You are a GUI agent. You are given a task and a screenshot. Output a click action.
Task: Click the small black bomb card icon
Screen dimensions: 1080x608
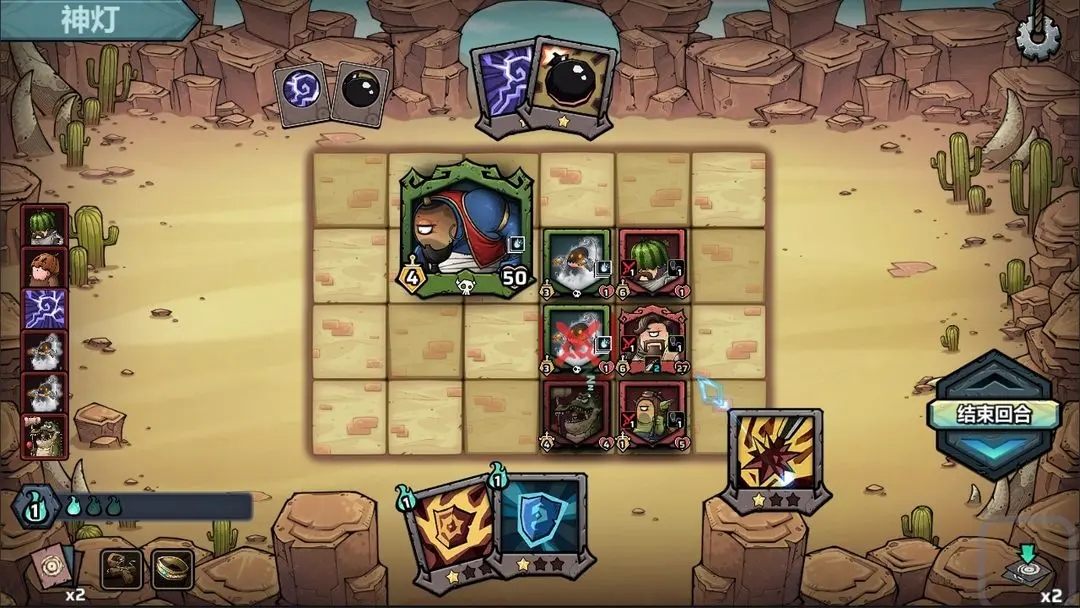point(359,93)
